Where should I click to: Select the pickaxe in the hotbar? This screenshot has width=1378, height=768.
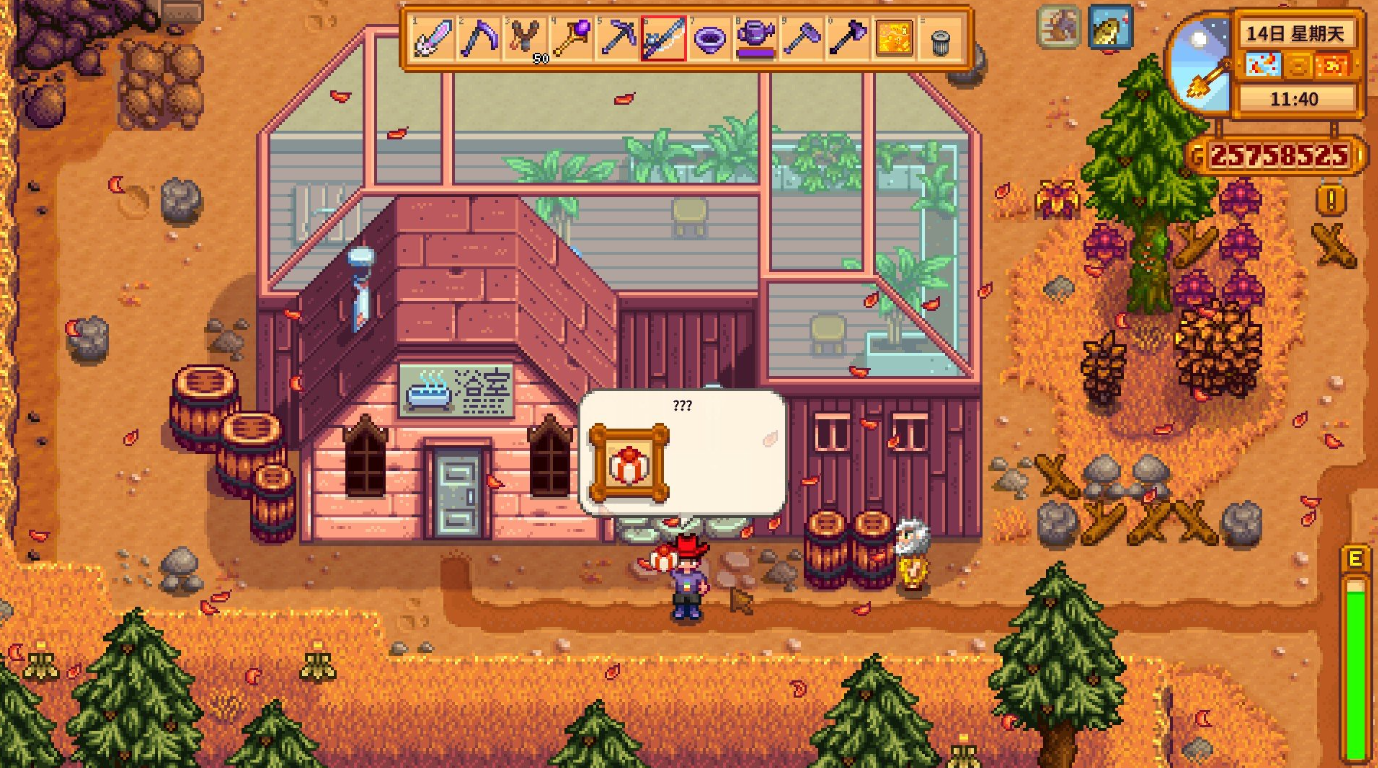(618, 40)
